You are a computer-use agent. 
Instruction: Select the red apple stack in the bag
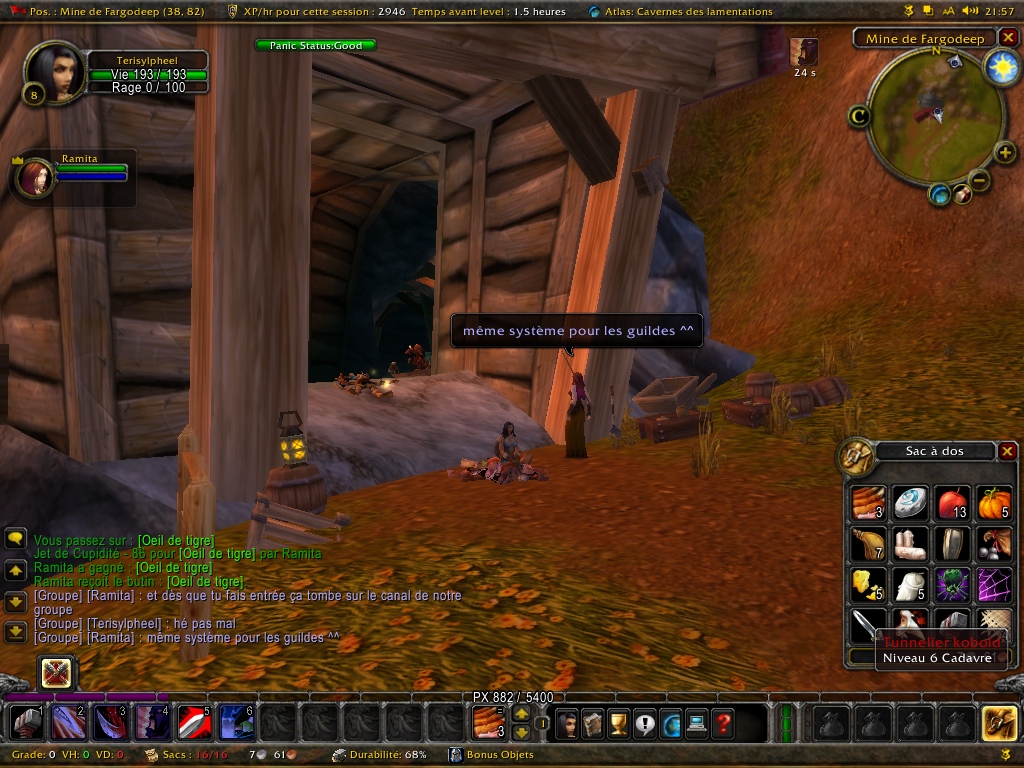952,502
